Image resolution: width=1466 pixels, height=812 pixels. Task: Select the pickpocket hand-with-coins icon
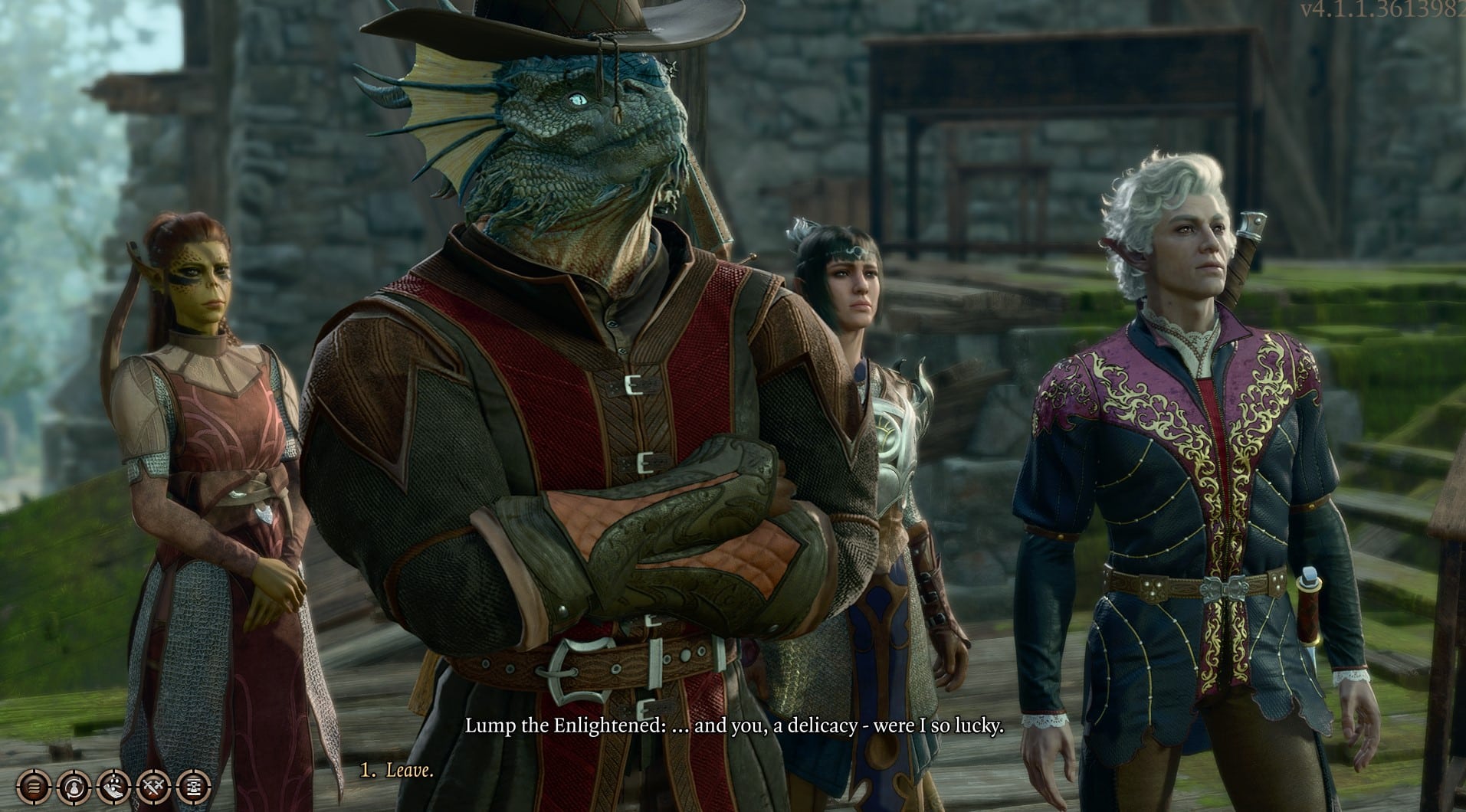pos(113,787)
